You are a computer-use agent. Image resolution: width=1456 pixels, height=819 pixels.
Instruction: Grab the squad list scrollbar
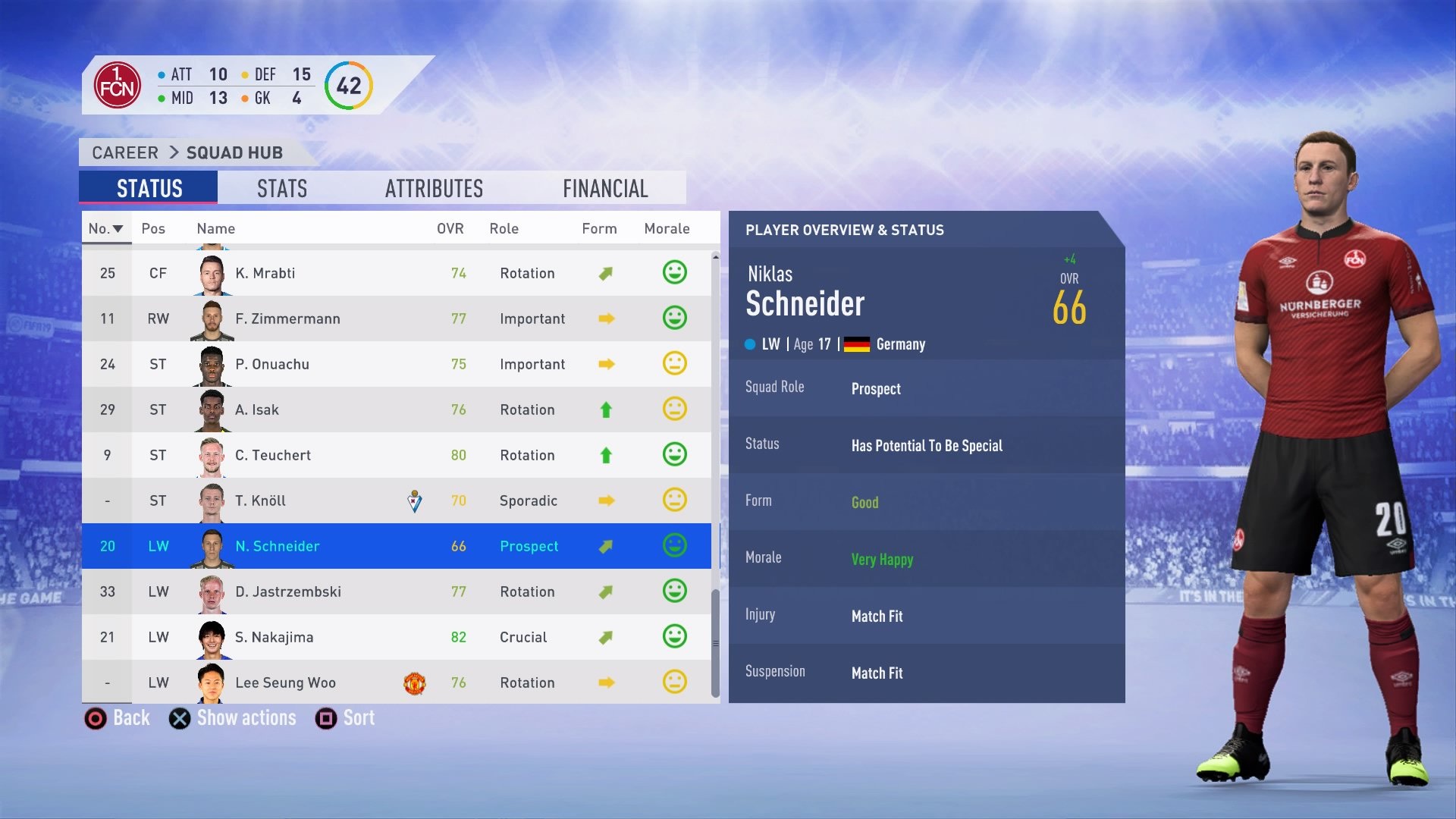click(715, 643)
